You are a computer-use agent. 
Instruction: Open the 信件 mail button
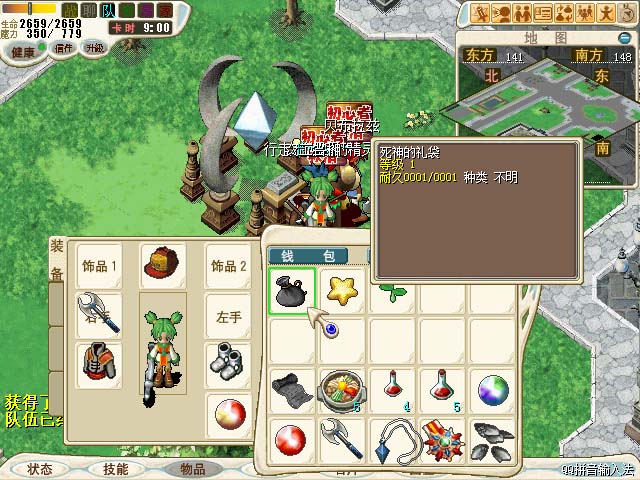(64, 48)
